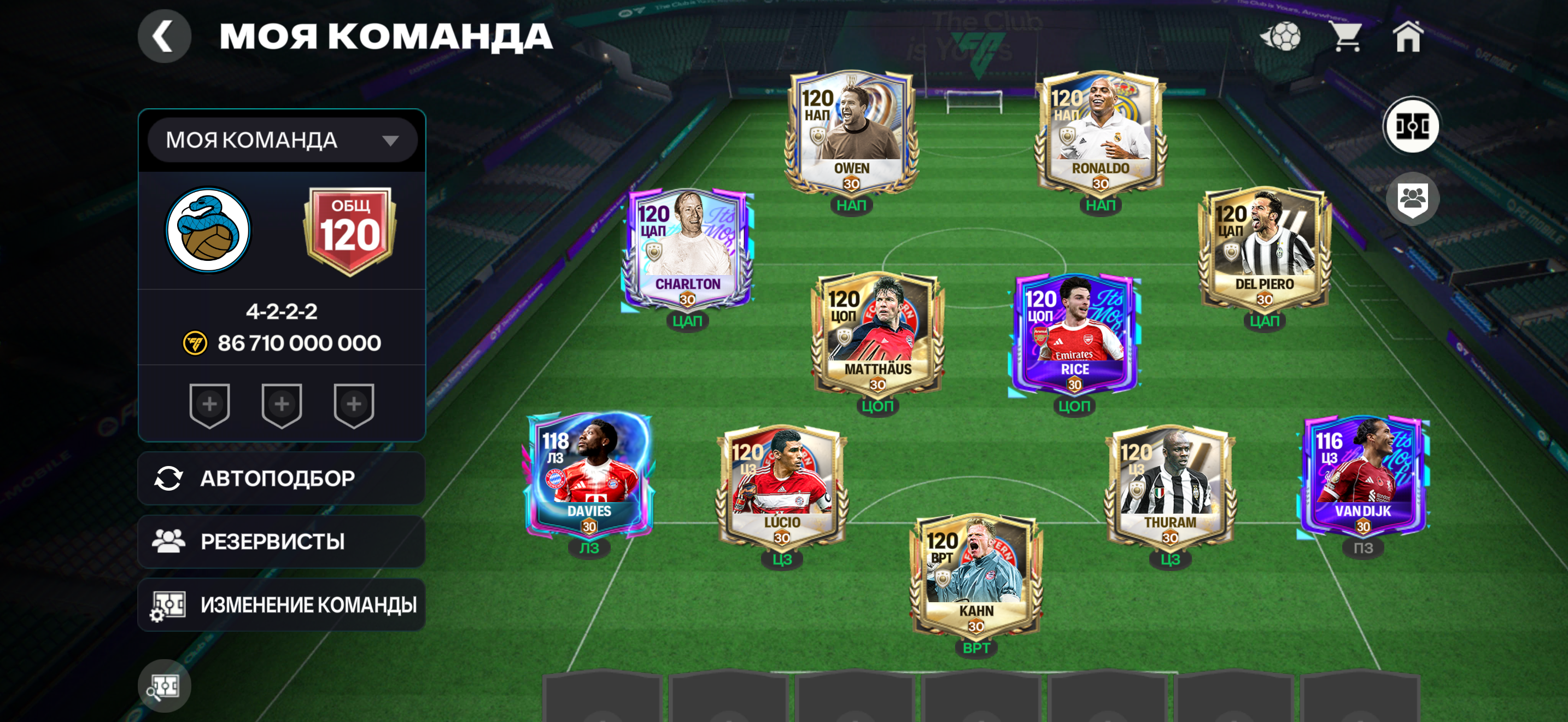Click the АВТОПОДБОР auto-pick button
Viewport: 1568px width, 722px height.
pyautogui.click(x=281, y=479)
